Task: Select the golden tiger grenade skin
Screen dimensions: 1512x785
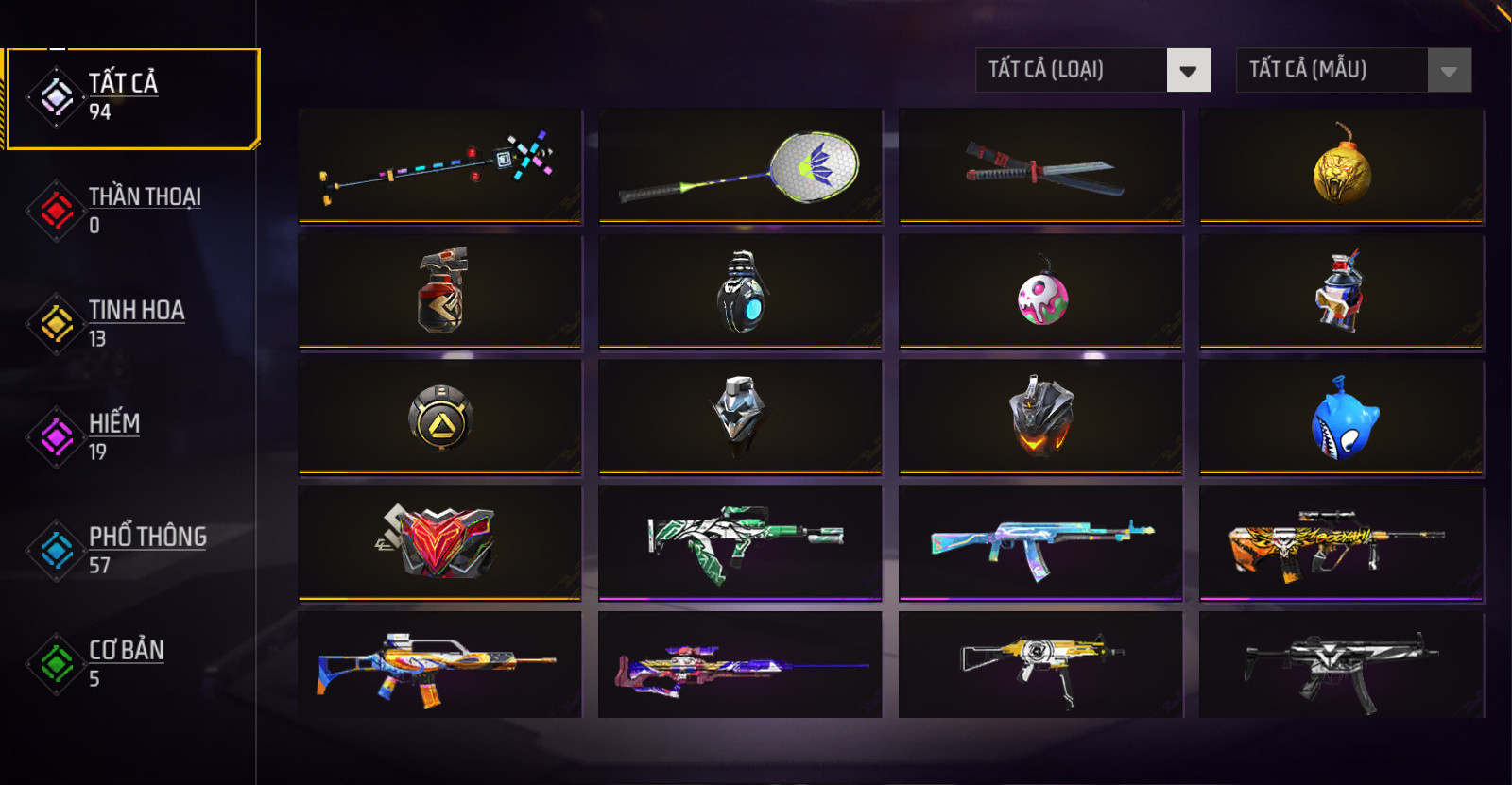Action: [1341, 166]
